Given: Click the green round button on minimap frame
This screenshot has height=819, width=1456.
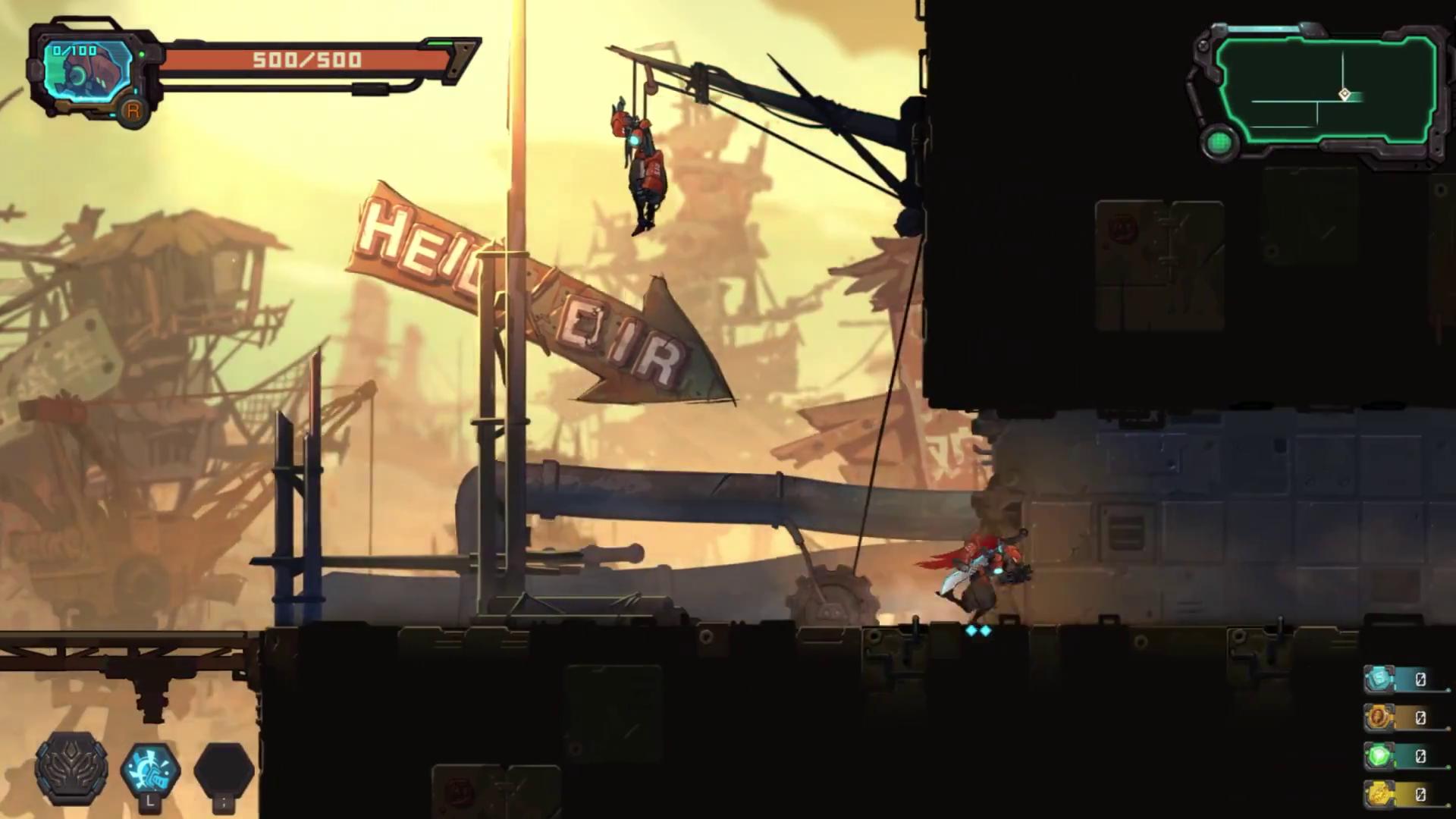Looking at the screenshot, I should tap(1219, 143).
